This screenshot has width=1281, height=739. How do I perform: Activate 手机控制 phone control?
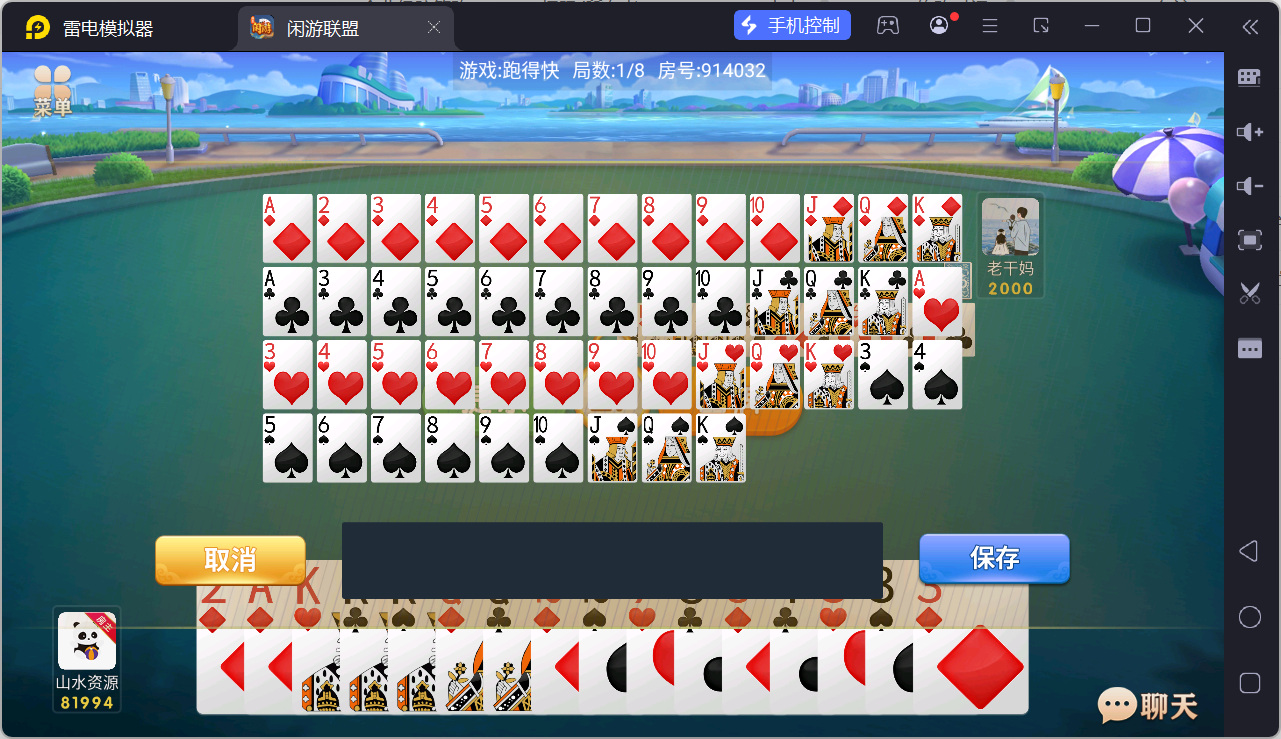(x=792, y=24)
